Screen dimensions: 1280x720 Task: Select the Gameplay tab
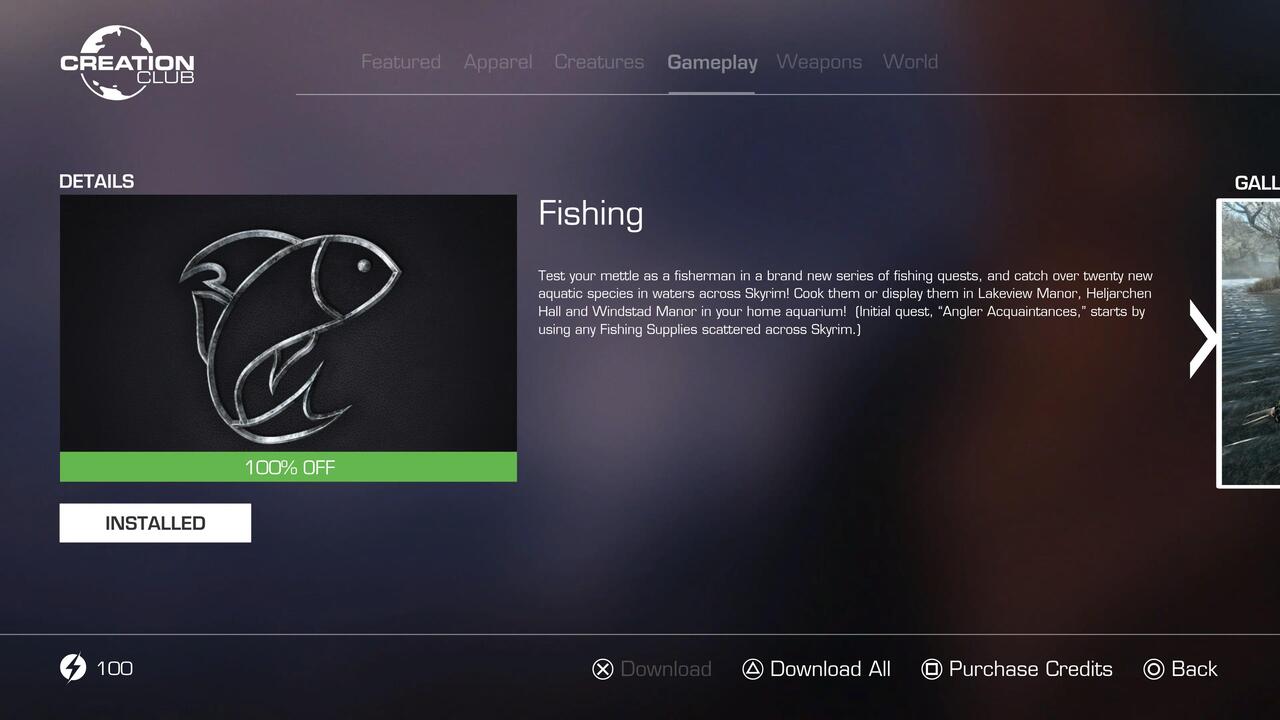pos(712,61)
